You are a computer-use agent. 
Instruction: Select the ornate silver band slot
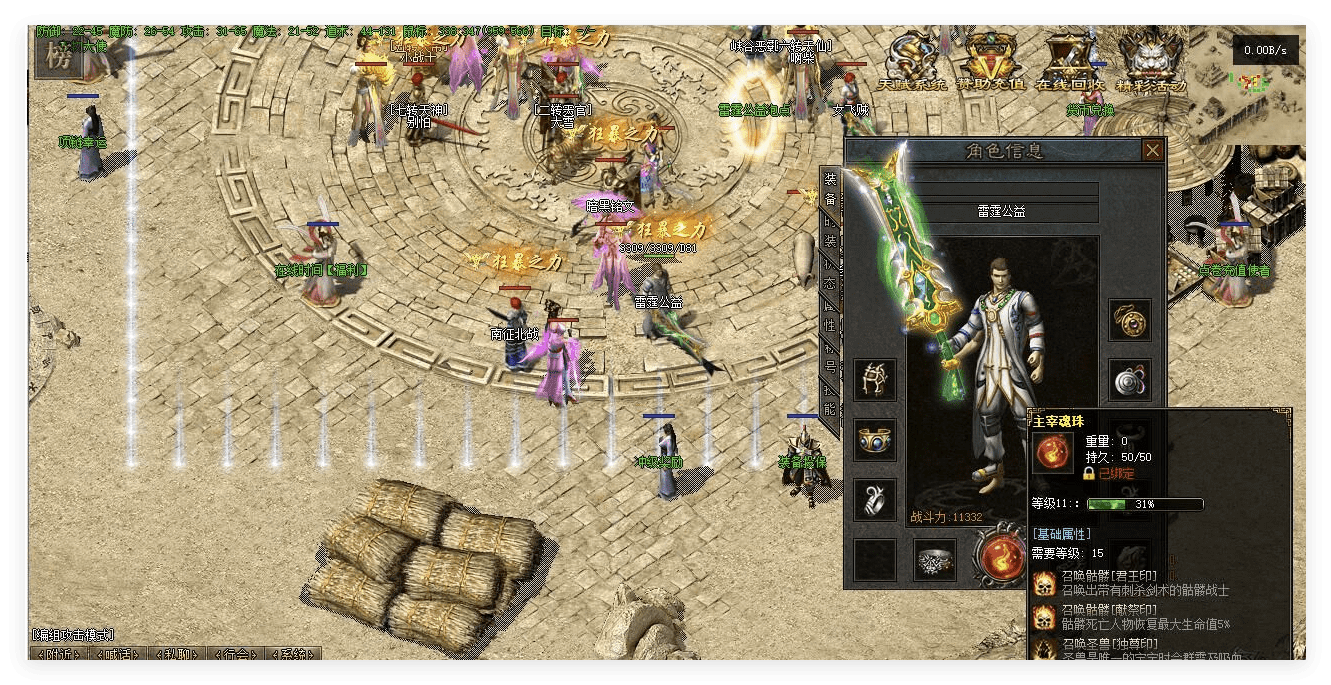(935, 560)
